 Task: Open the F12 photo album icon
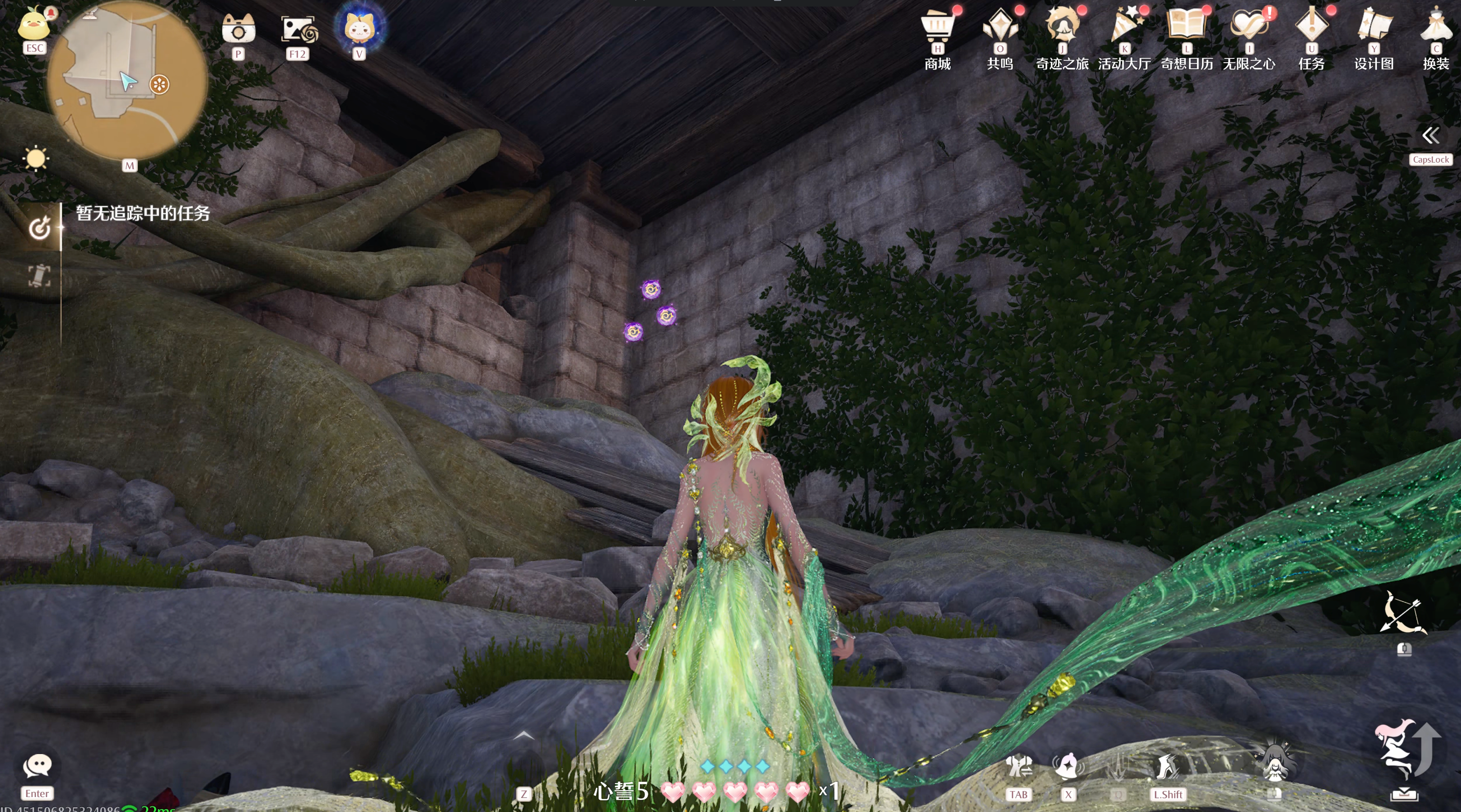click(x=298, y=29)
